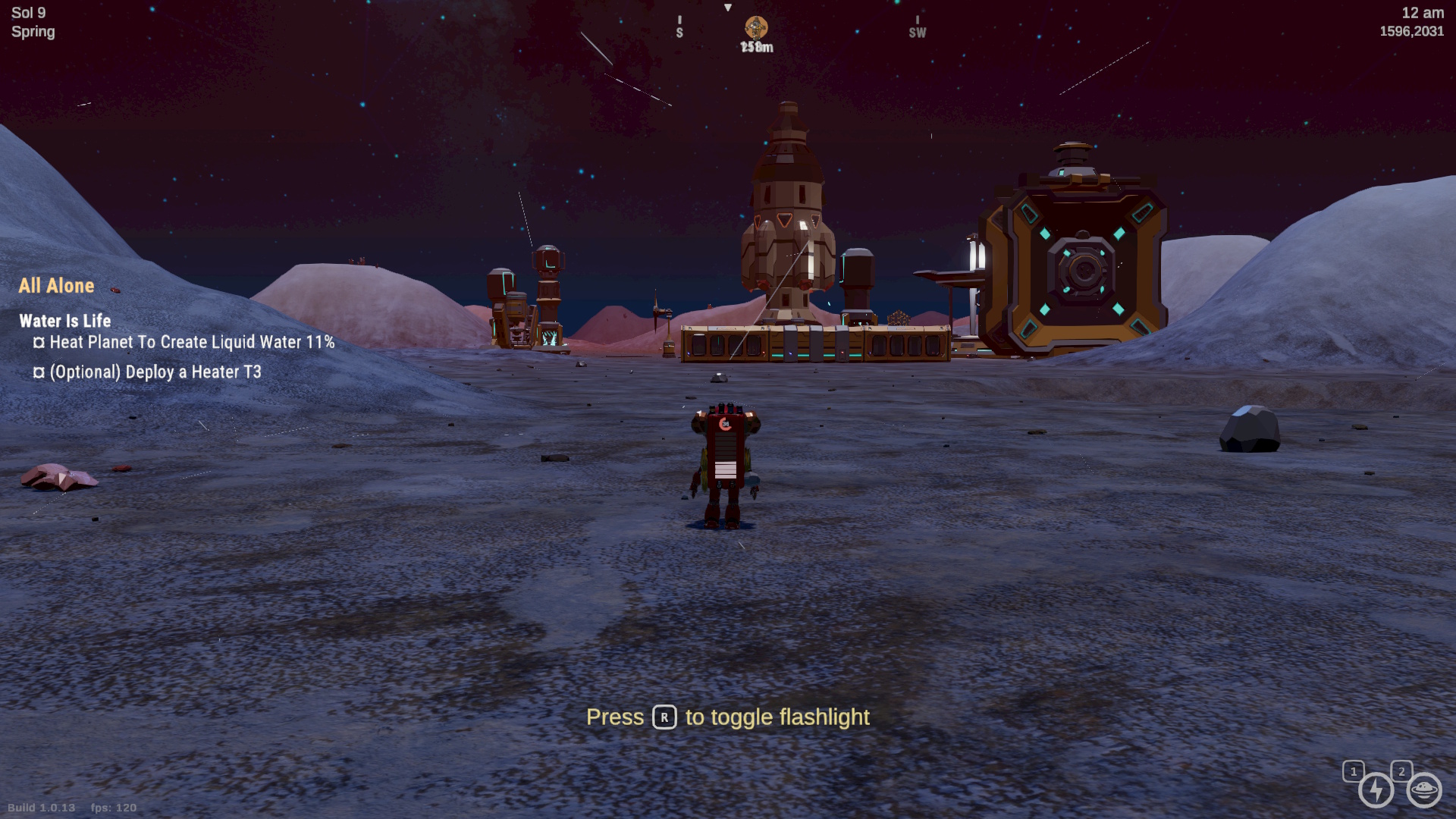Screen dimensions: 1456x819
Task: Open the Water Is Life objective tracker
Action: pyautogui.click(x=65, y=321)
